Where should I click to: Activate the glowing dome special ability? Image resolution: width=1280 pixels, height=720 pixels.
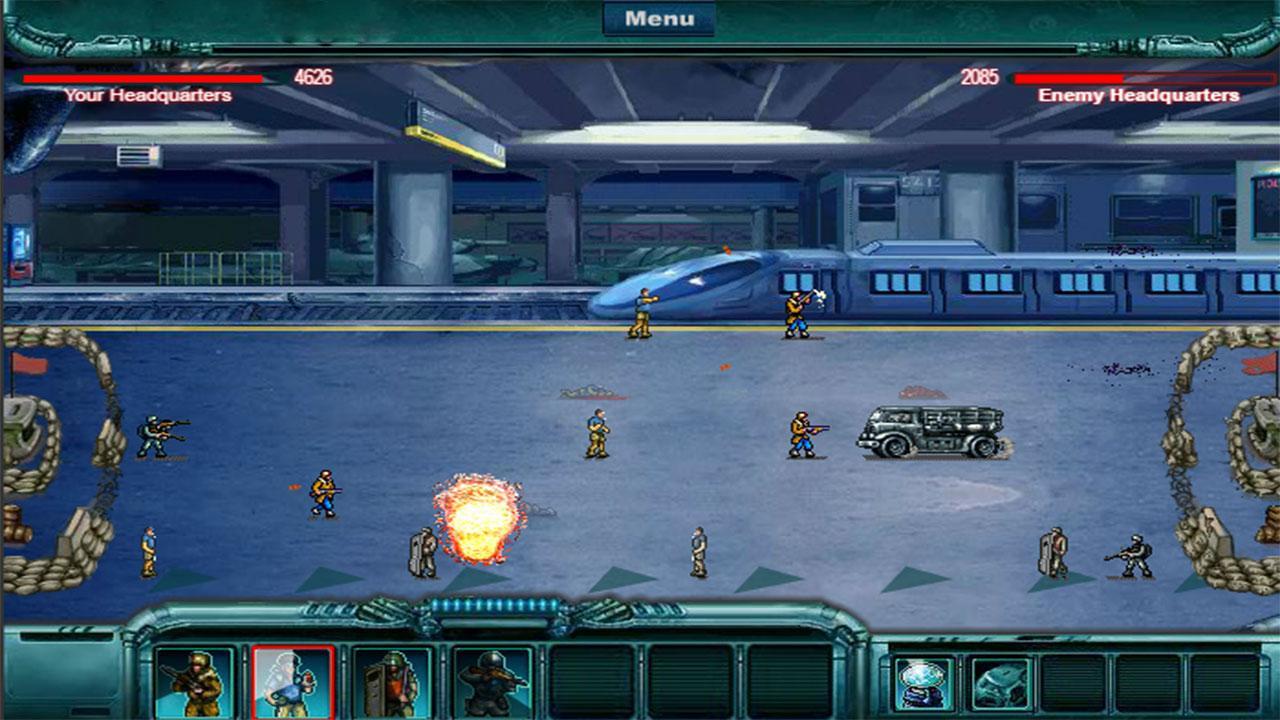[x=923, y=684]
